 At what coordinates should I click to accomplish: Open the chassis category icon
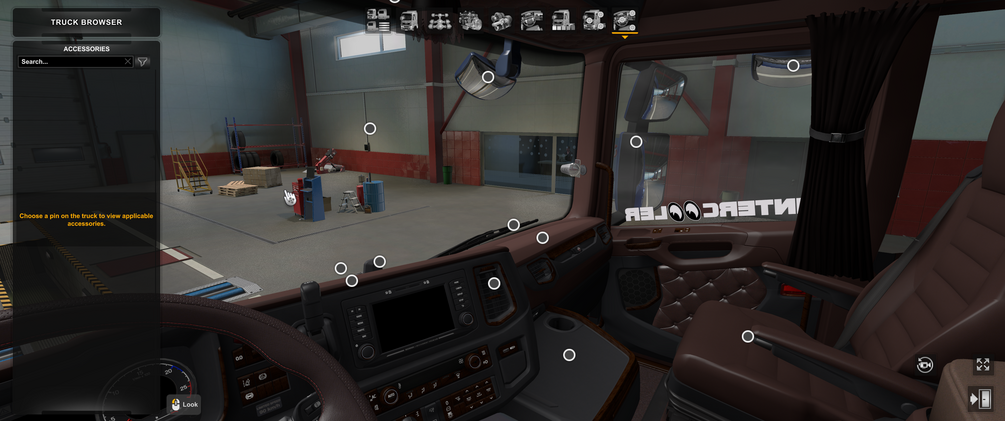pos(439,19)
